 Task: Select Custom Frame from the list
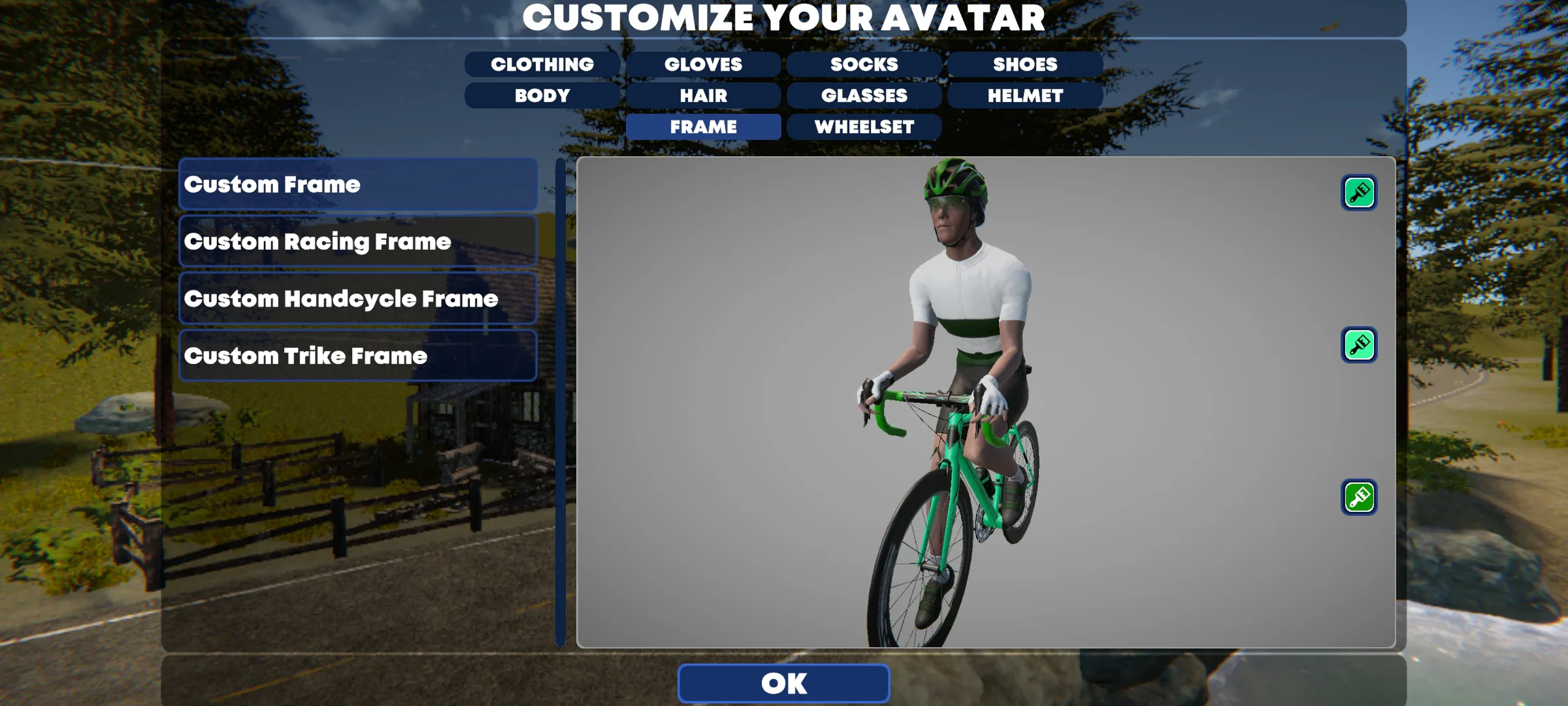point(358,184)
